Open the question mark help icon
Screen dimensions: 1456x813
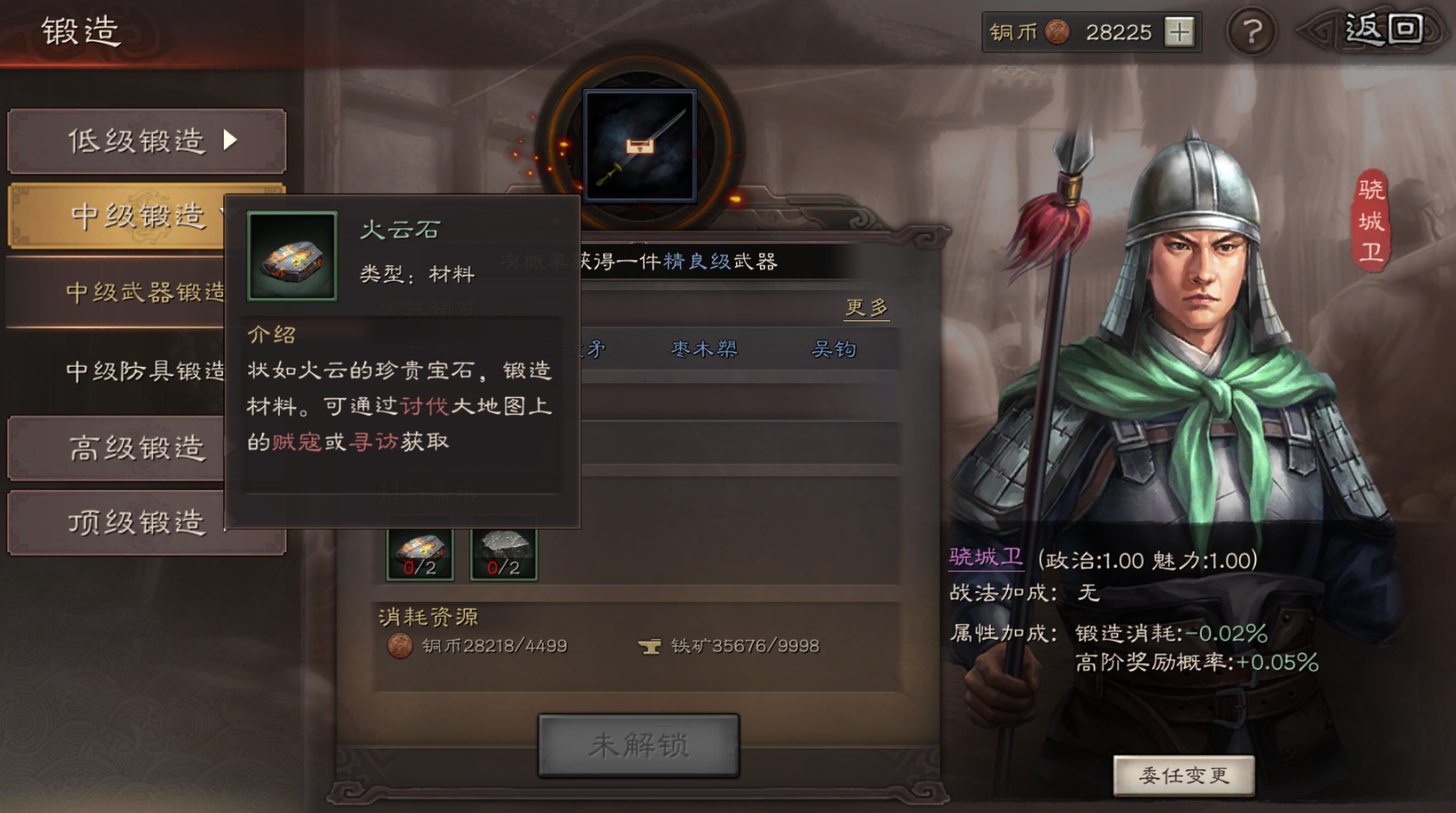(x=1251, y=33)
